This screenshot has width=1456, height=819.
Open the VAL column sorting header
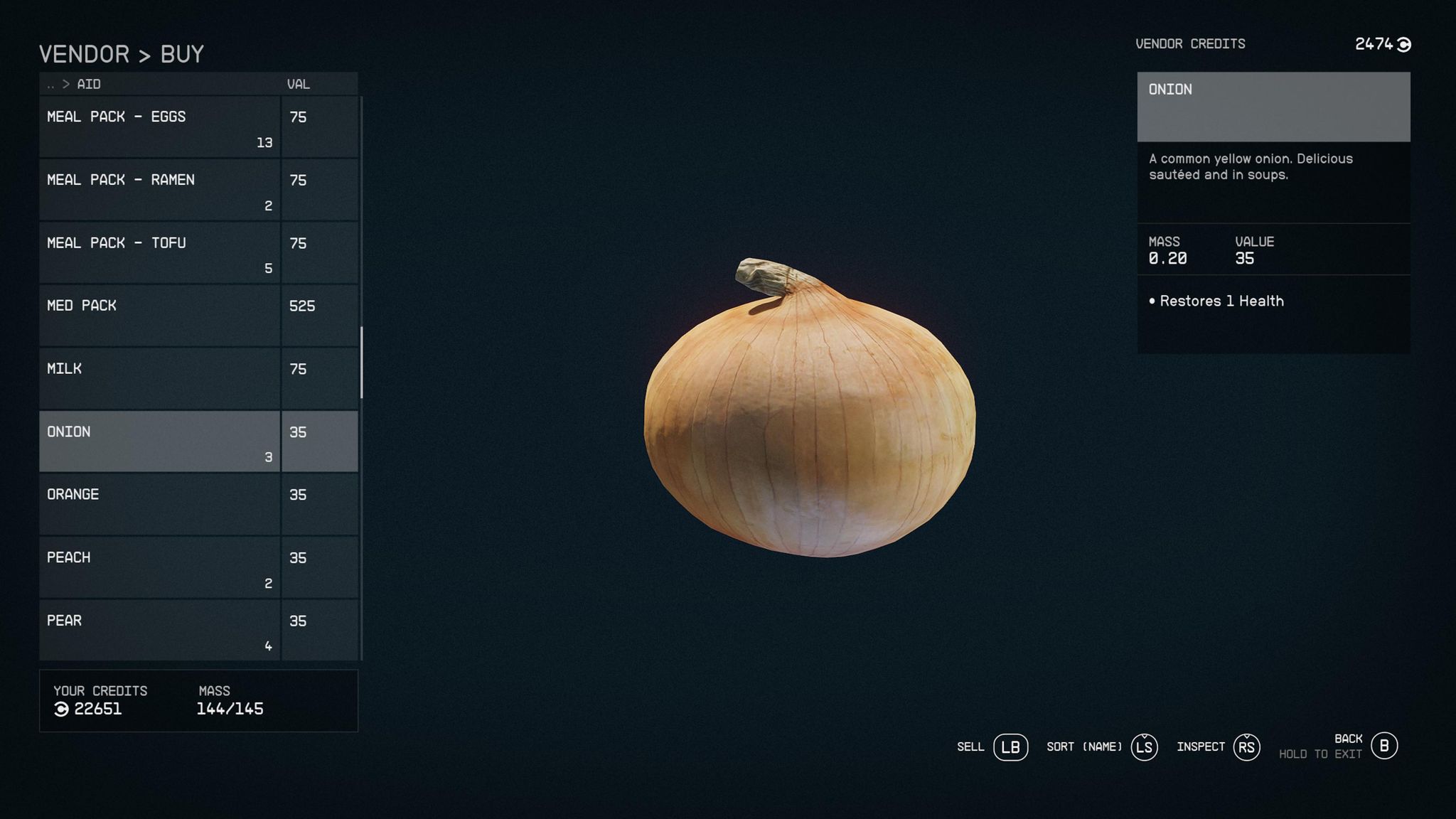click(x=299, y=84)
